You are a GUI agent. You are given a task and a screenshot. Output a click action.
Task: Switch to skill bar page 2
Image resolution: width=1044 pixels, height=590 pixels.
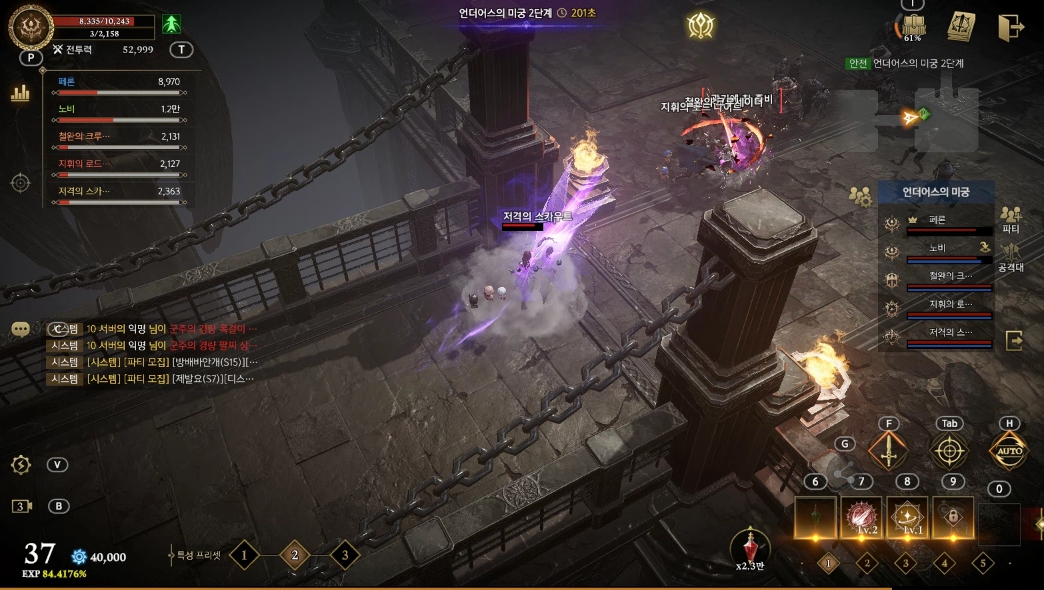click(867, 562)
